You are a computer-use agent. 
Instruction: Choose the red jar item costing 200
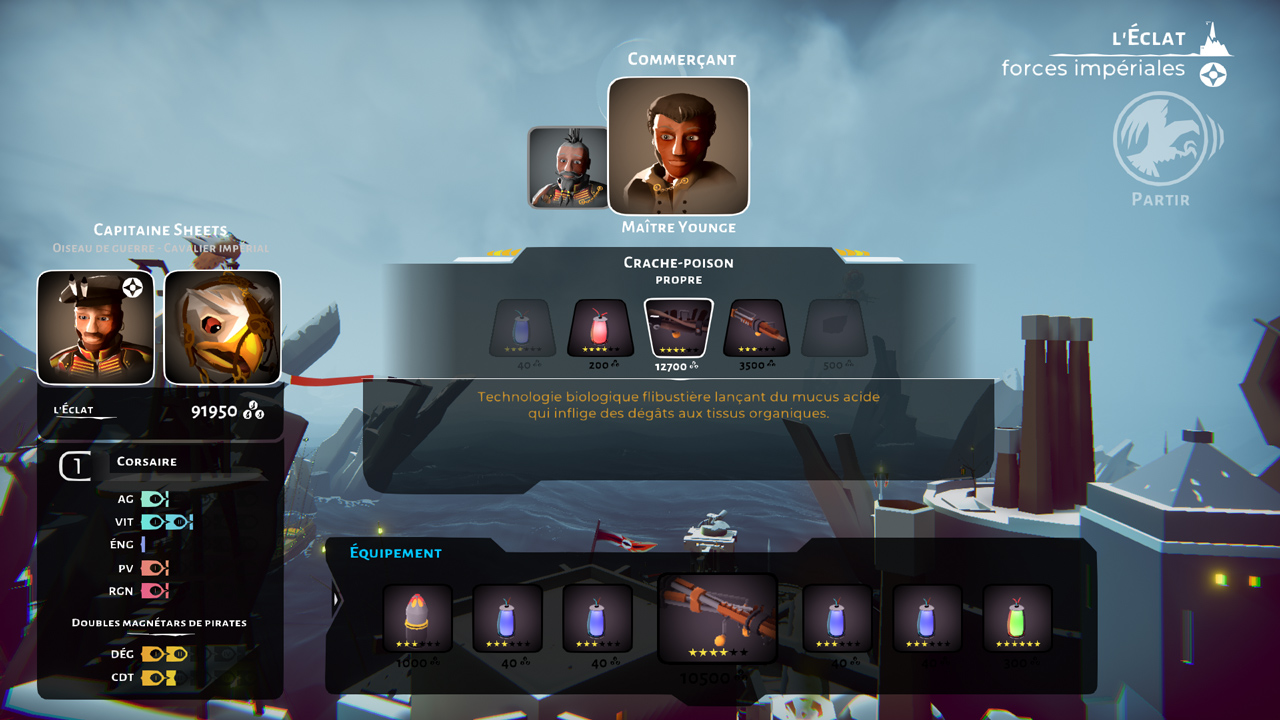[600, 328]
